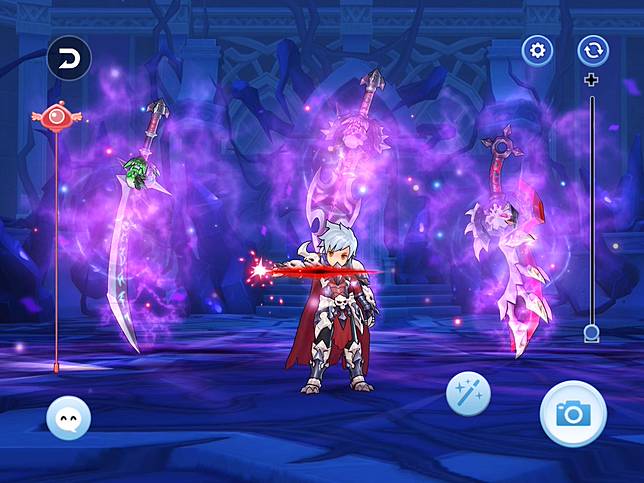Click the red winged orb slider handle

55,117
